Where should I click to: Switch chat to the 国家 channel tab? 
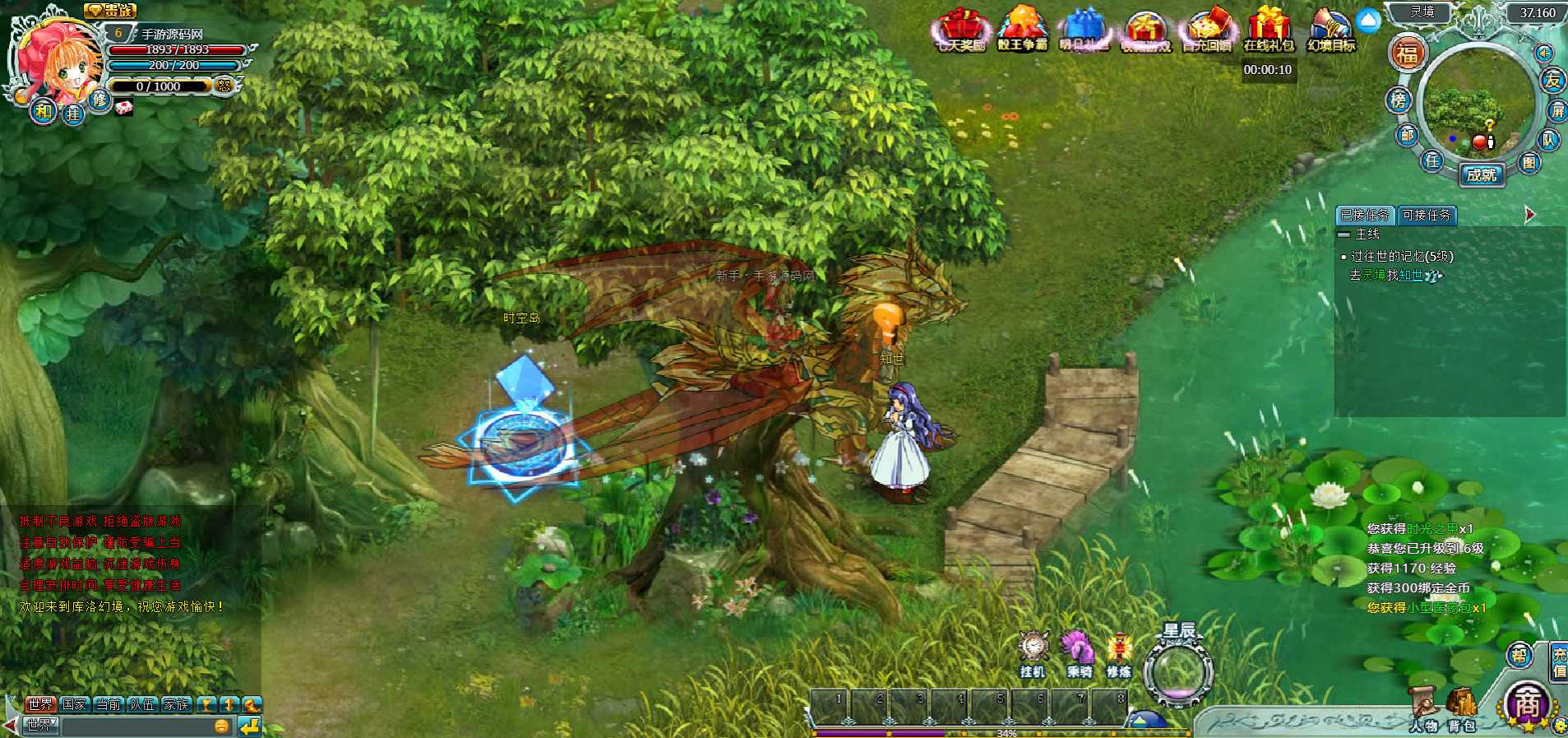tap(74, 704)
